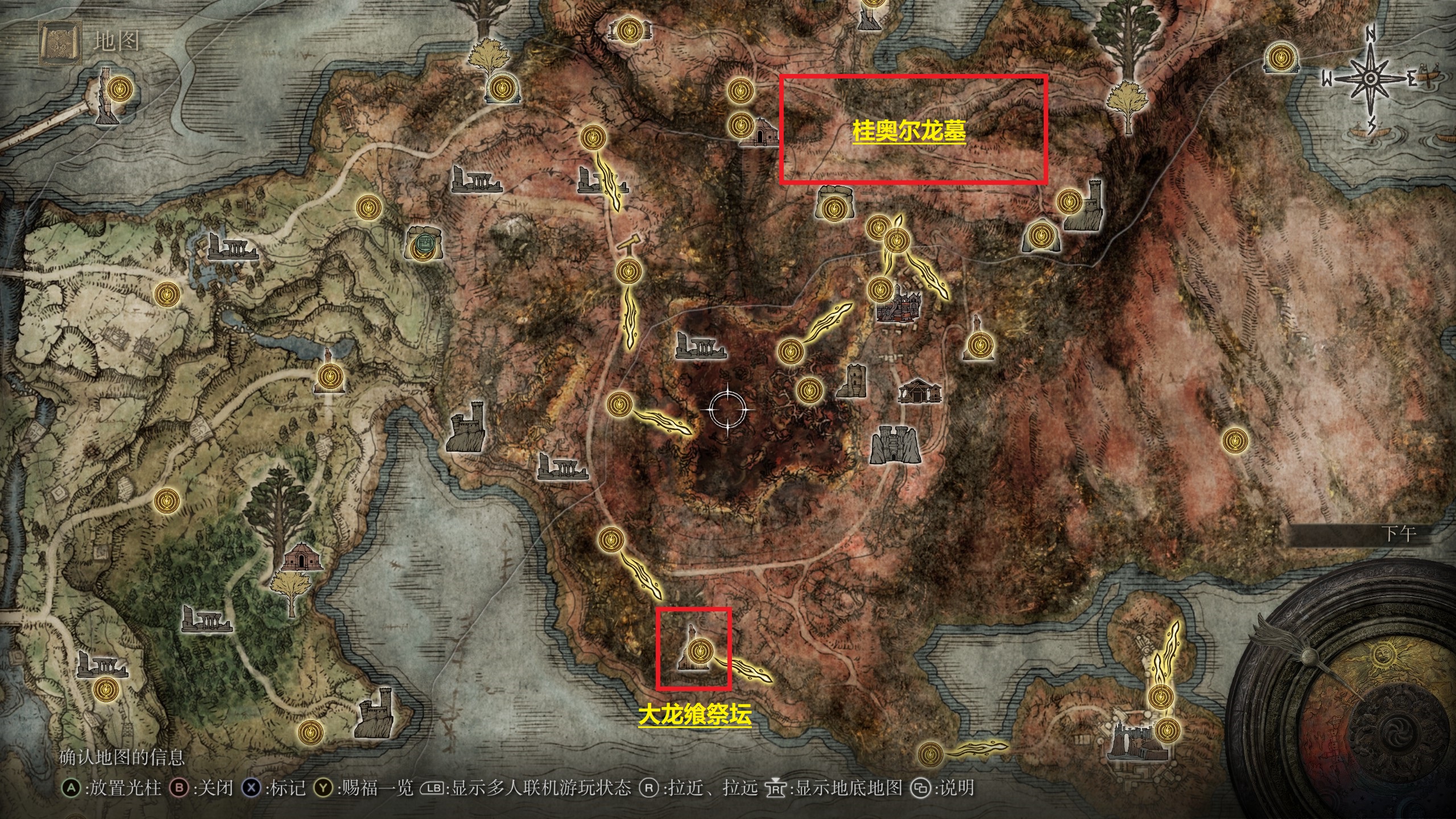Screen dimensions: 1456x819
Task: Select the twin-towered castle gate between rocks
Action: 895,444
